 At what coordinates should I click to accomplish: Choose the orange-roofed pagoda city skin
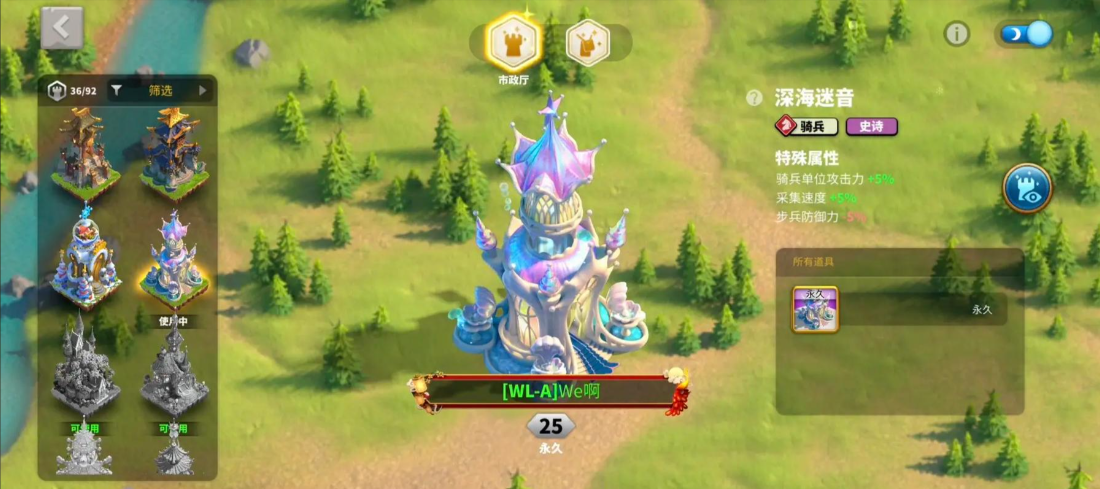click(86, 151)
